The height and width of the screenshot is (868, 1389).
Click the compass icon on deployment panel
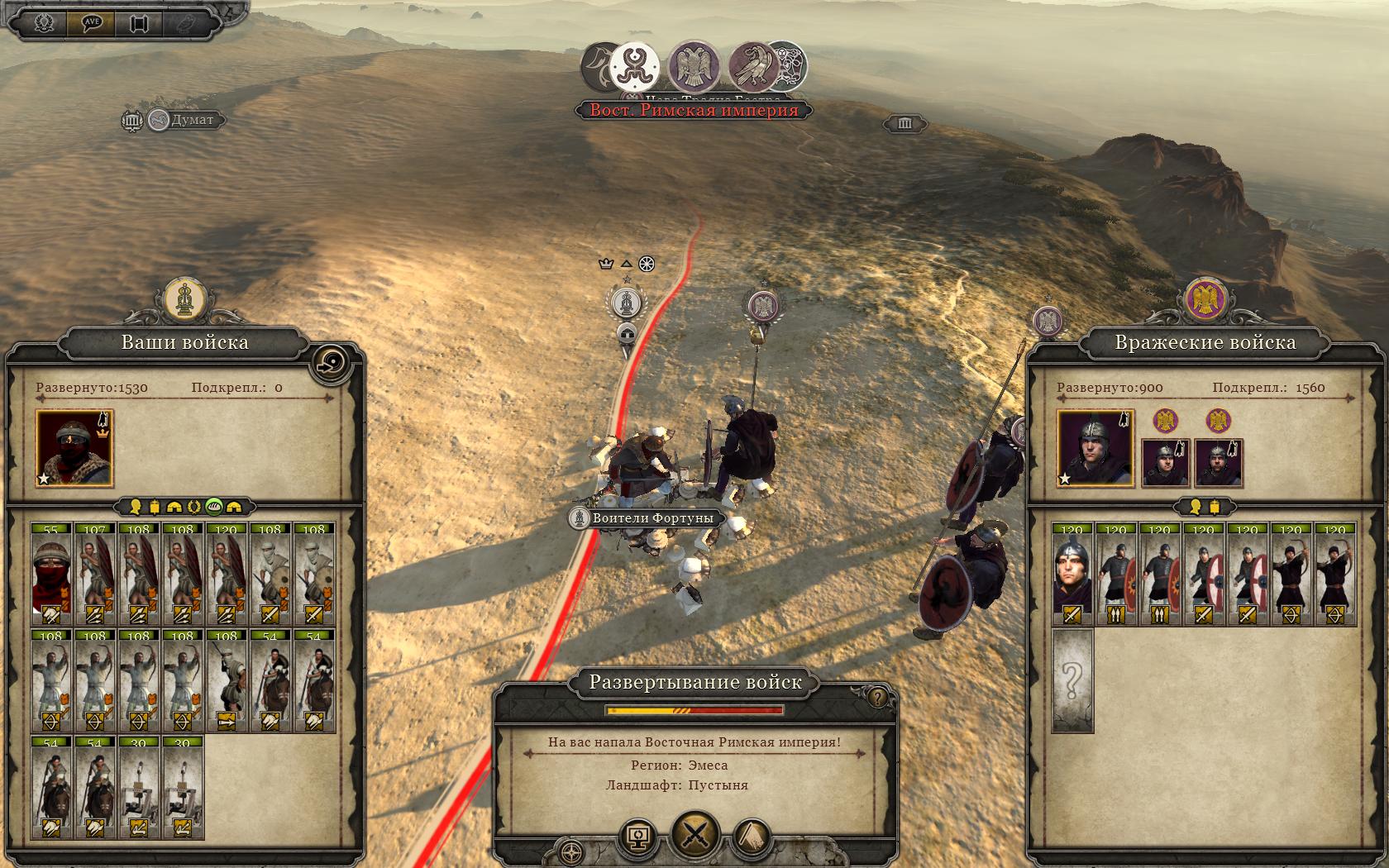pyautogui.click(x=570, y=851)
